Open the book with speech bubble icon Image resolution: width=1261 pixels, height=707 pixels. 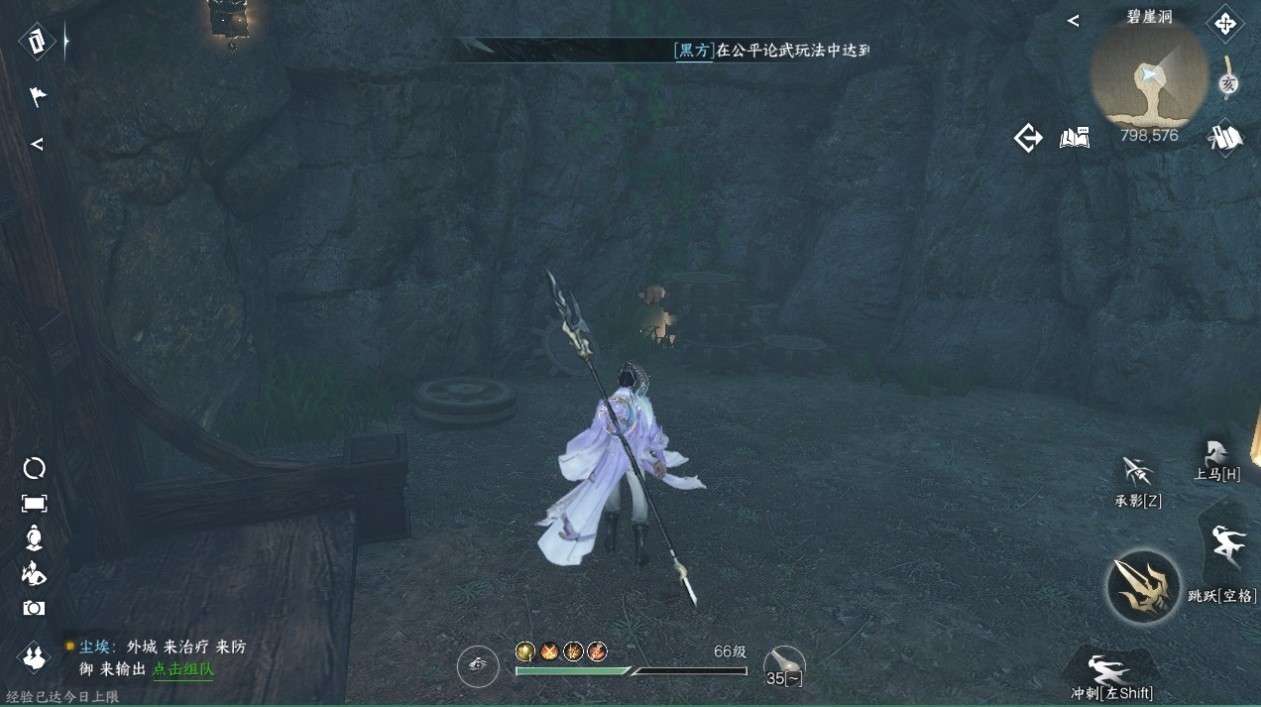1074,138
